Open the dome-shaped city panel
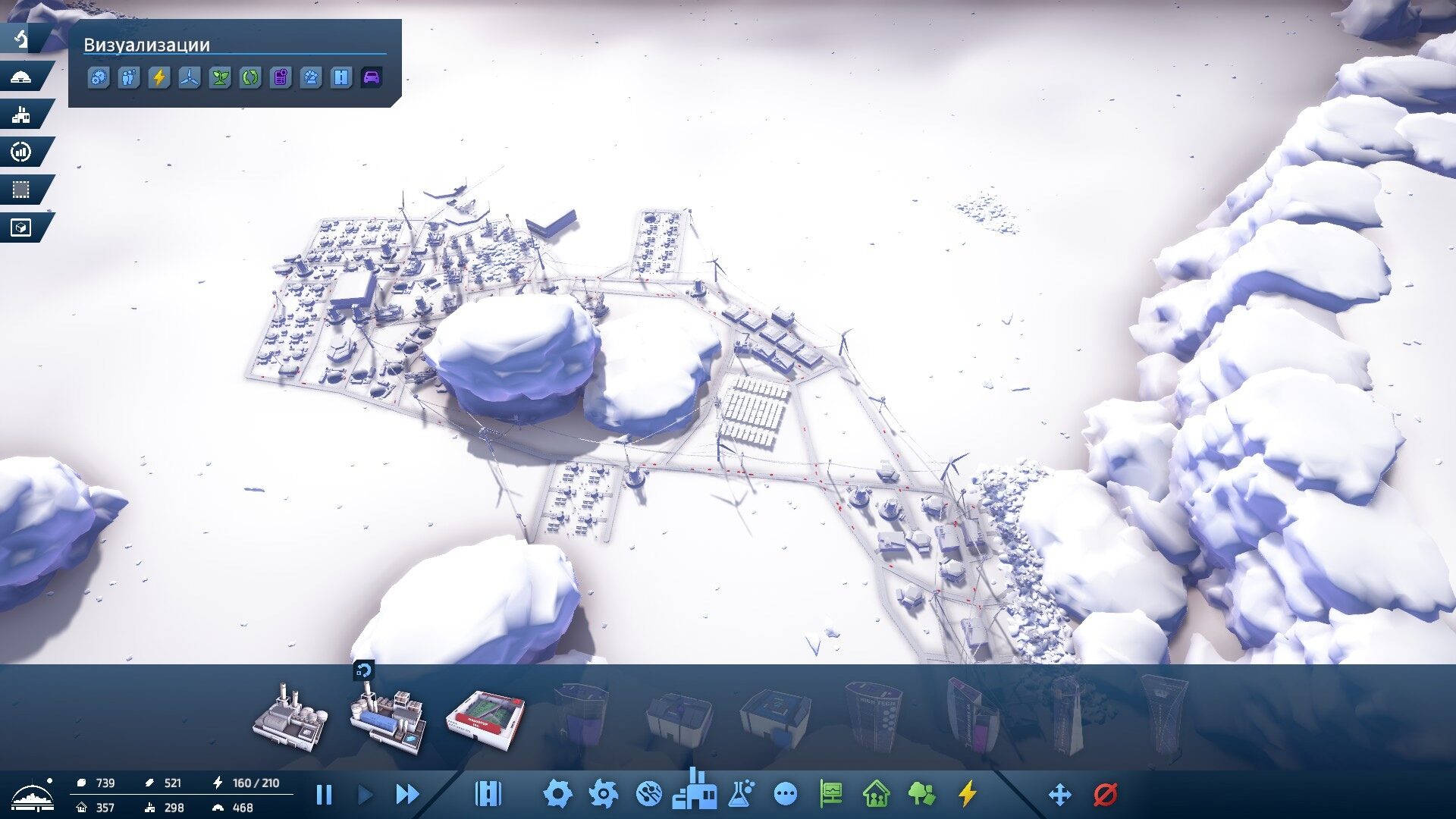This screenshot has height=819, width=1456. coord(22,77)
